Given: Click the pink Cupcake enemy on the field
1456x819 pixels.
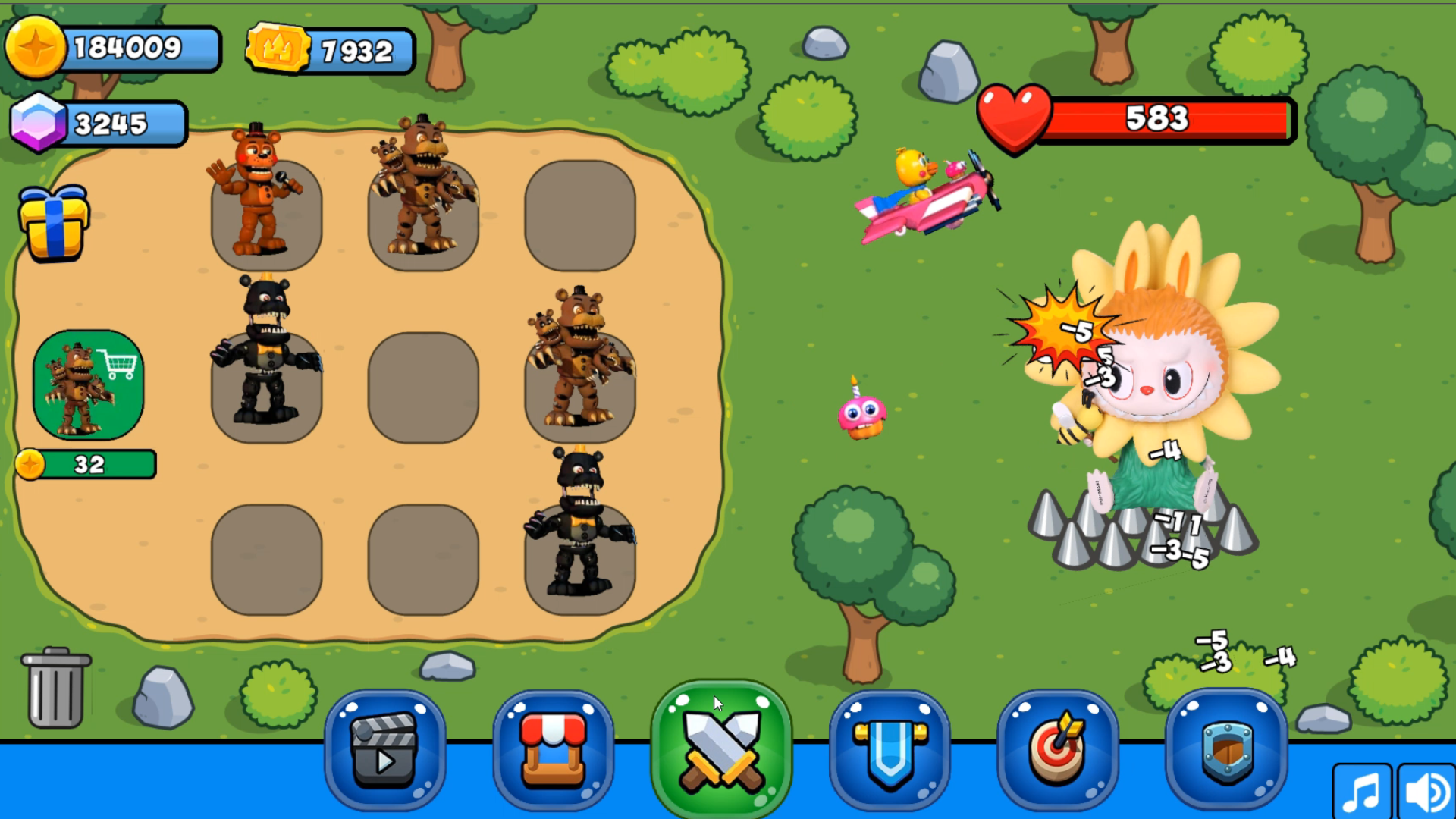Looking at the screenshot, I should click(x=861, y=417).
